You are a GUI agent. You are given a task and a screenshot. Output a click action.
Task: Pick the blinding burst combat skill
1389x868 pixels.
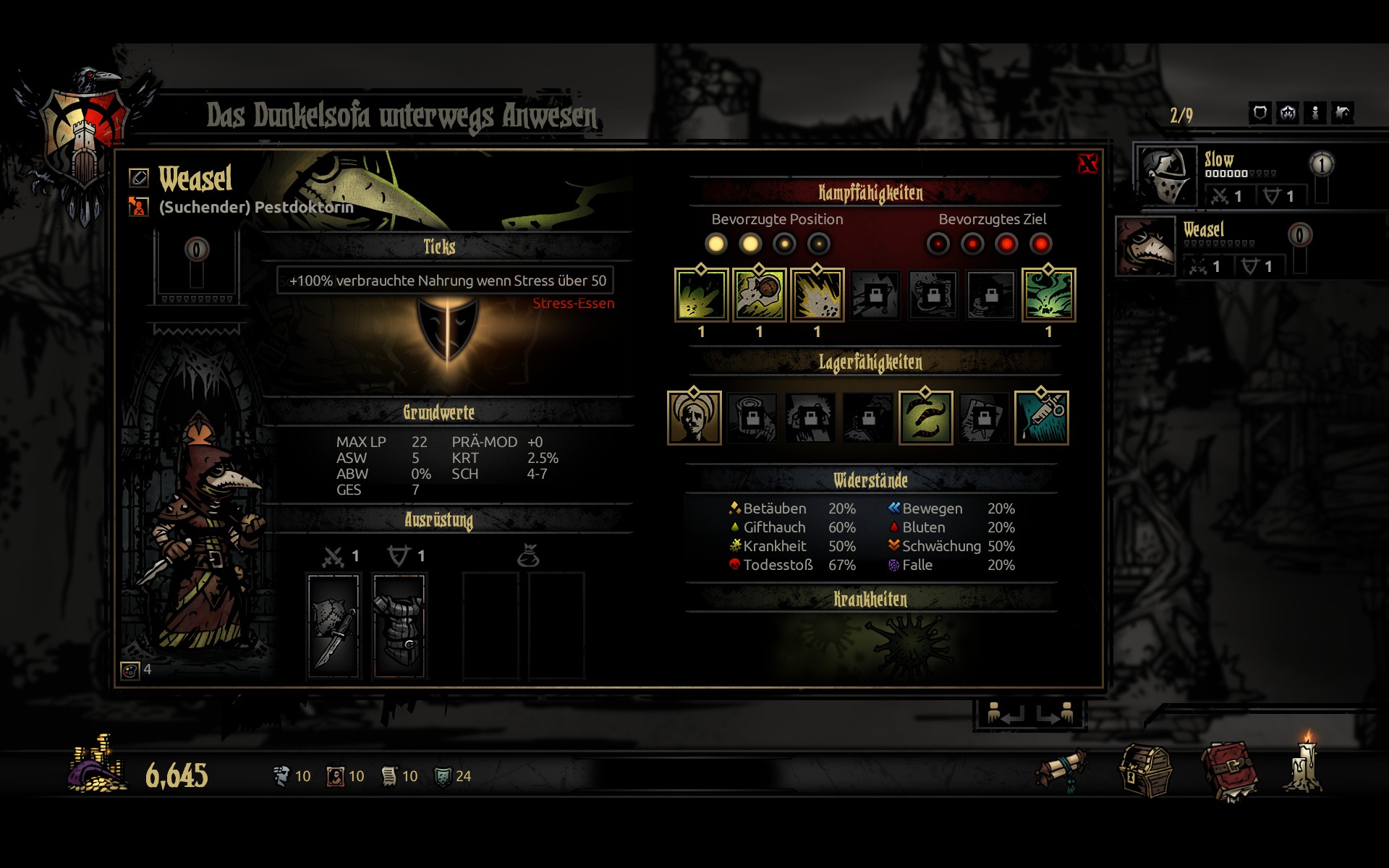coord(817,295)
